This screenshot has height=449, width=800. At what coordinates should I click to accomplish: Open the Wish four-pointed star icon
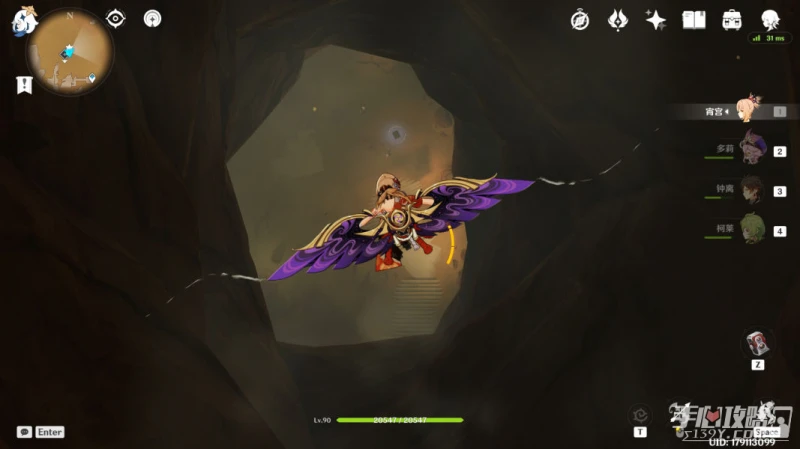pos(656,19)
